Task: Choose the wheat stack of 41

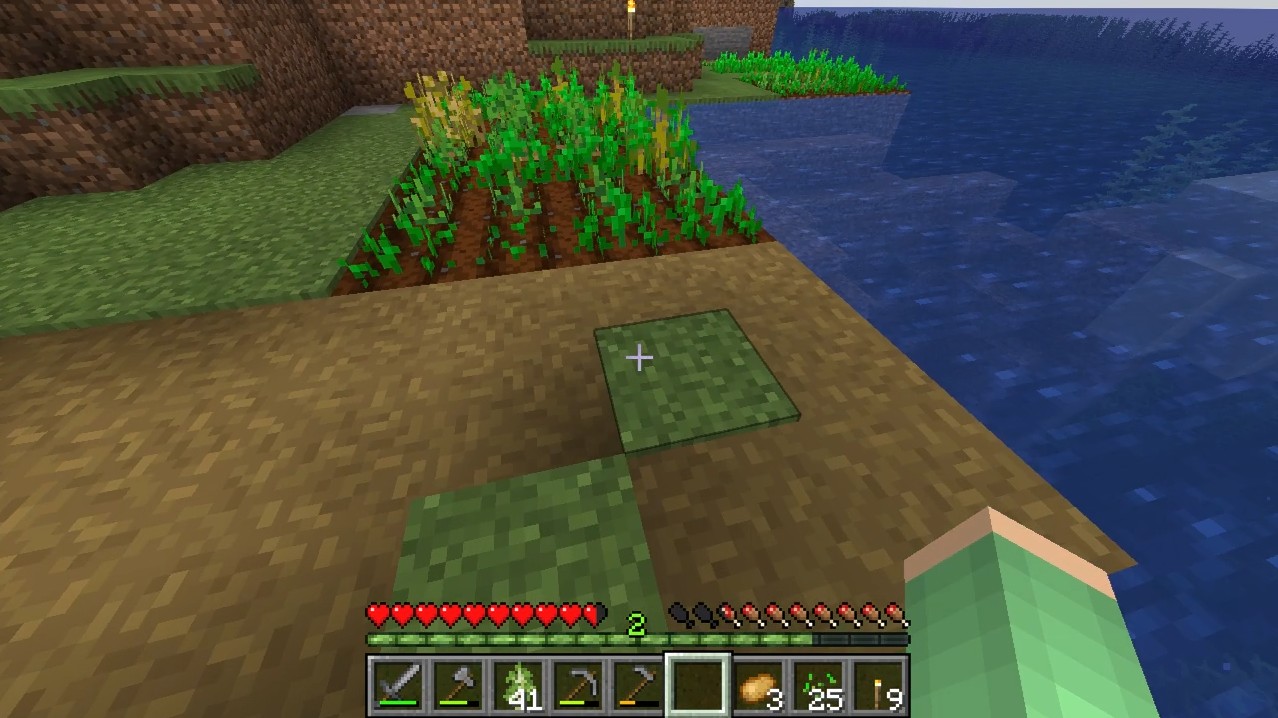Action: [517, 685]
